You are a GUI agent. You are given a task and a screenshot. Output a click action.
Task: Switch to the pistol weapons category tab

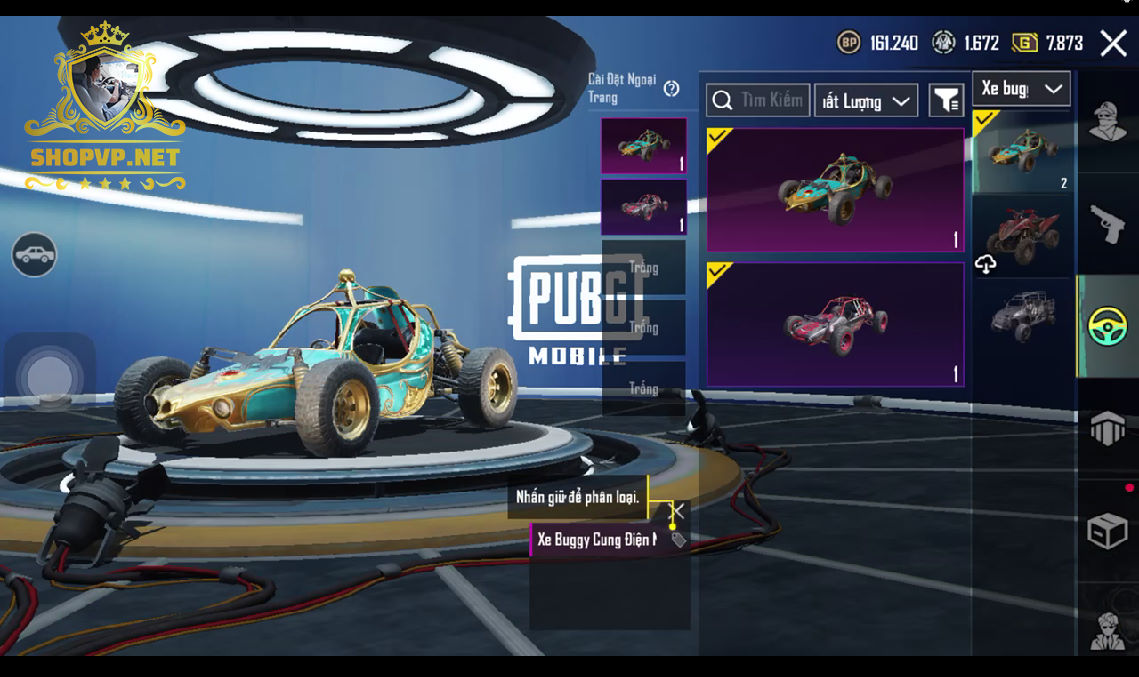click(x=1108, y=224)
